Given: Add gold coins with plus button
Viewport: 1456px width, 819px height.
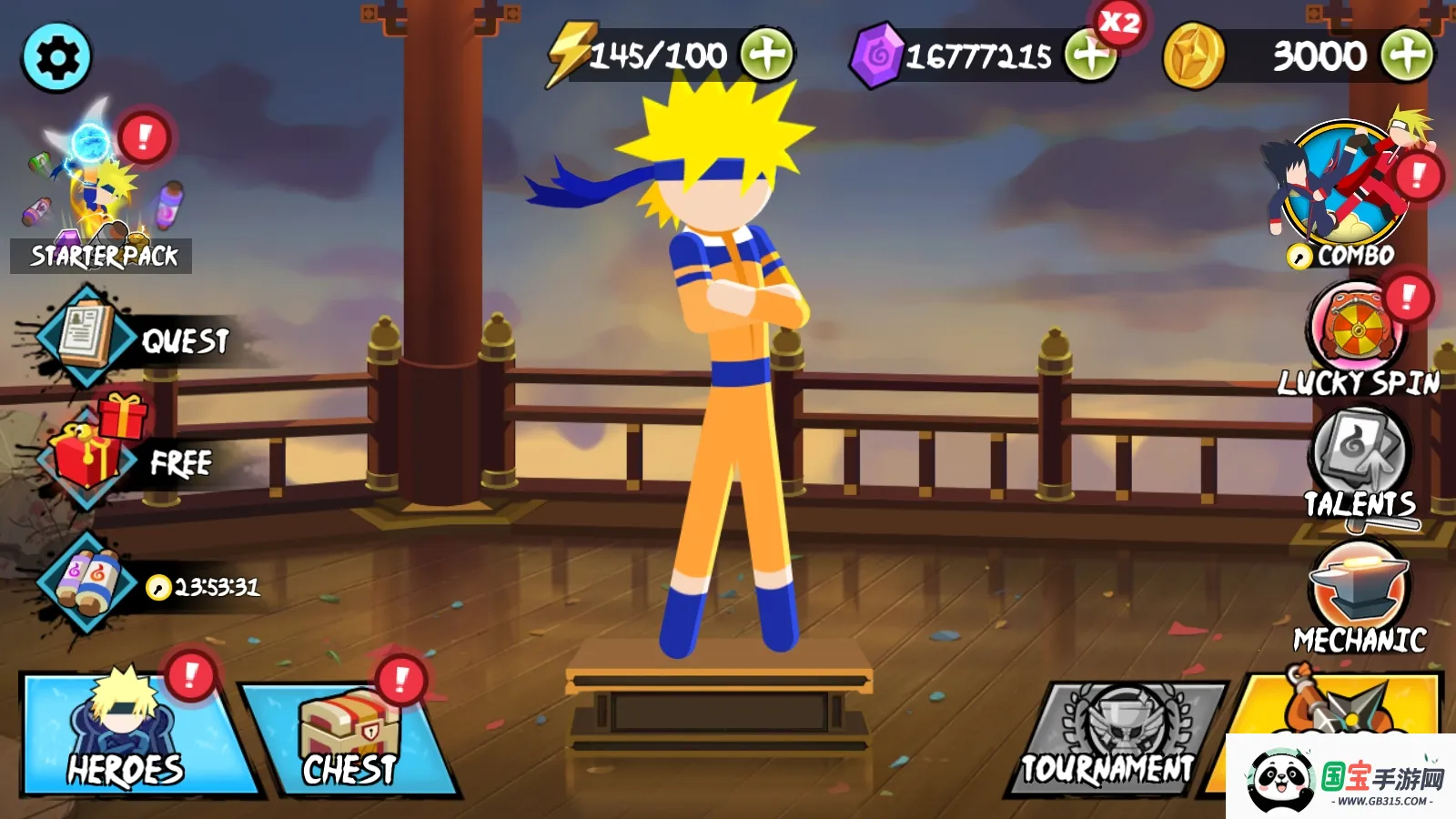Looking at the screenshot, I should pyautogui.click(x=1406, y=56).
